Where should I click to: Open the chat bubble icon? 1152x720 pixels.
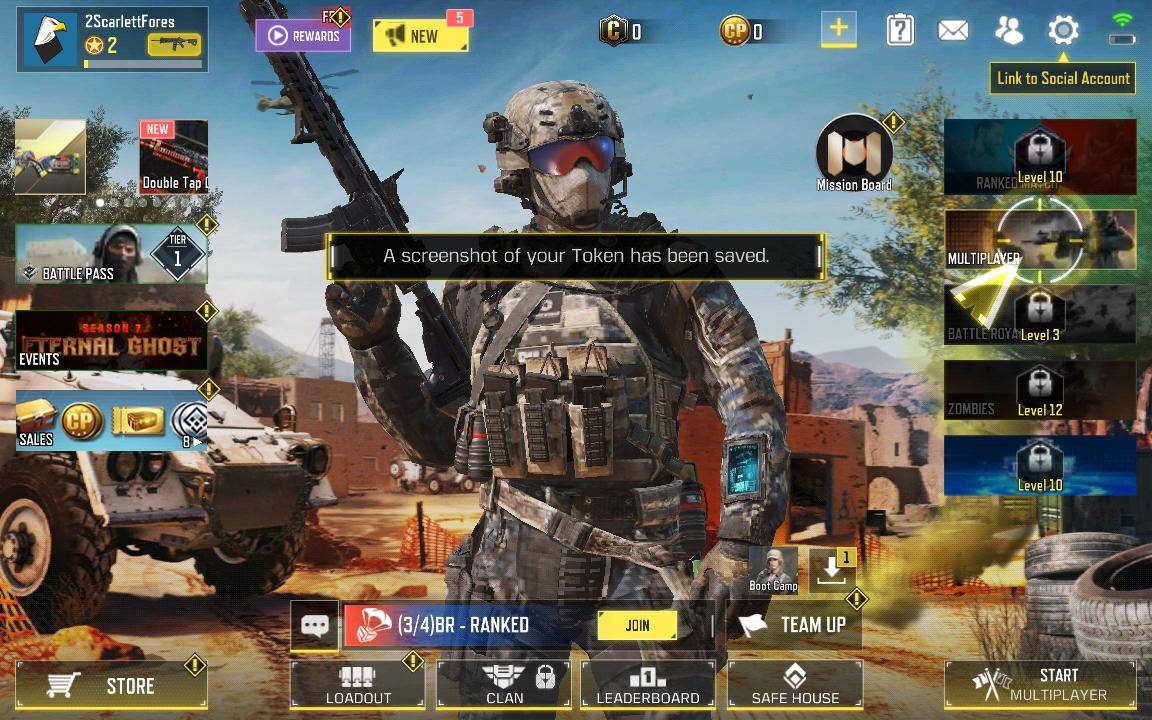(315, 626)
